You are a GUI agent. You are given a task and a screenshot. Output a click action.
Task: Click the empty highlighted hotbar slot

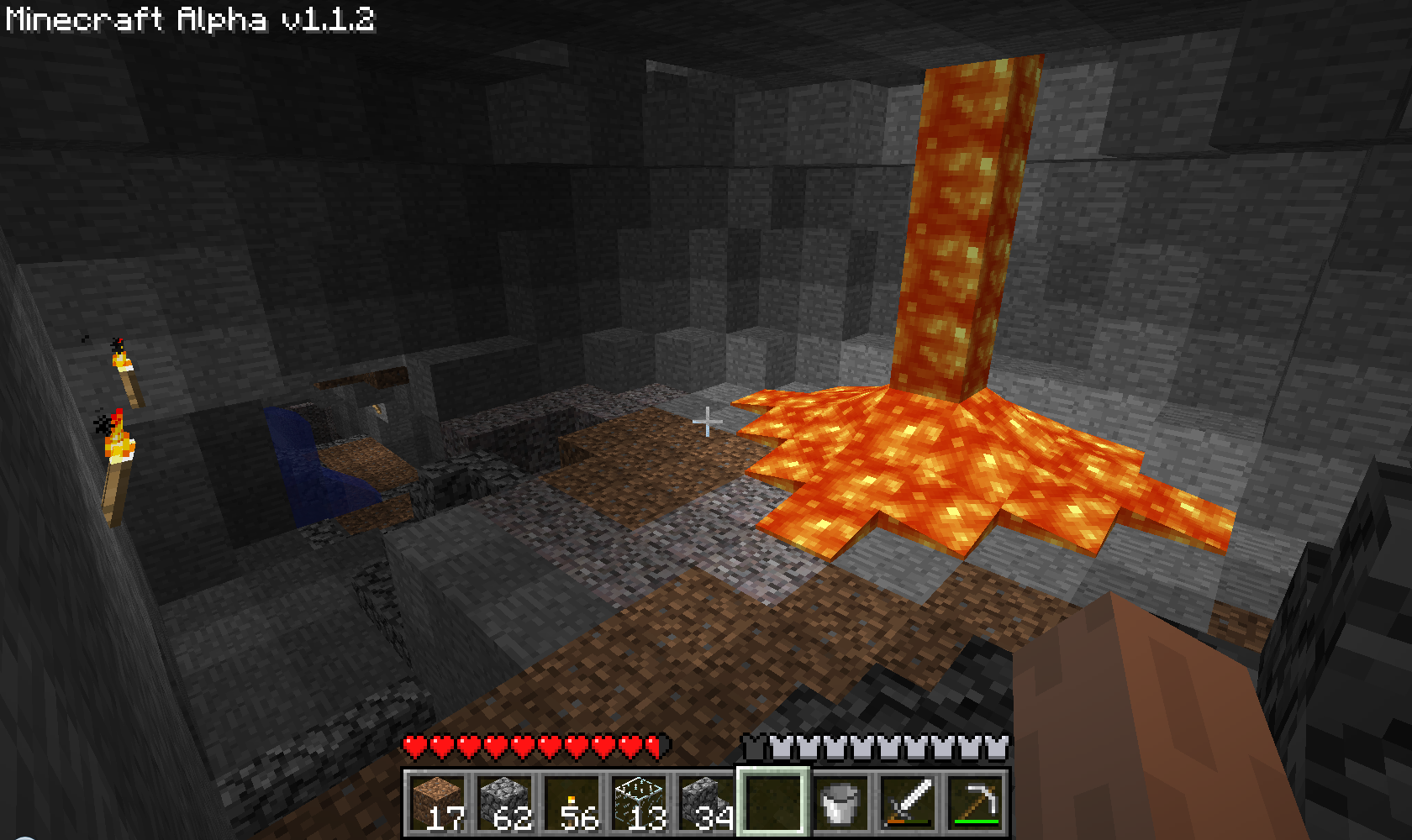pyautogui.click(x=773, y=803)
